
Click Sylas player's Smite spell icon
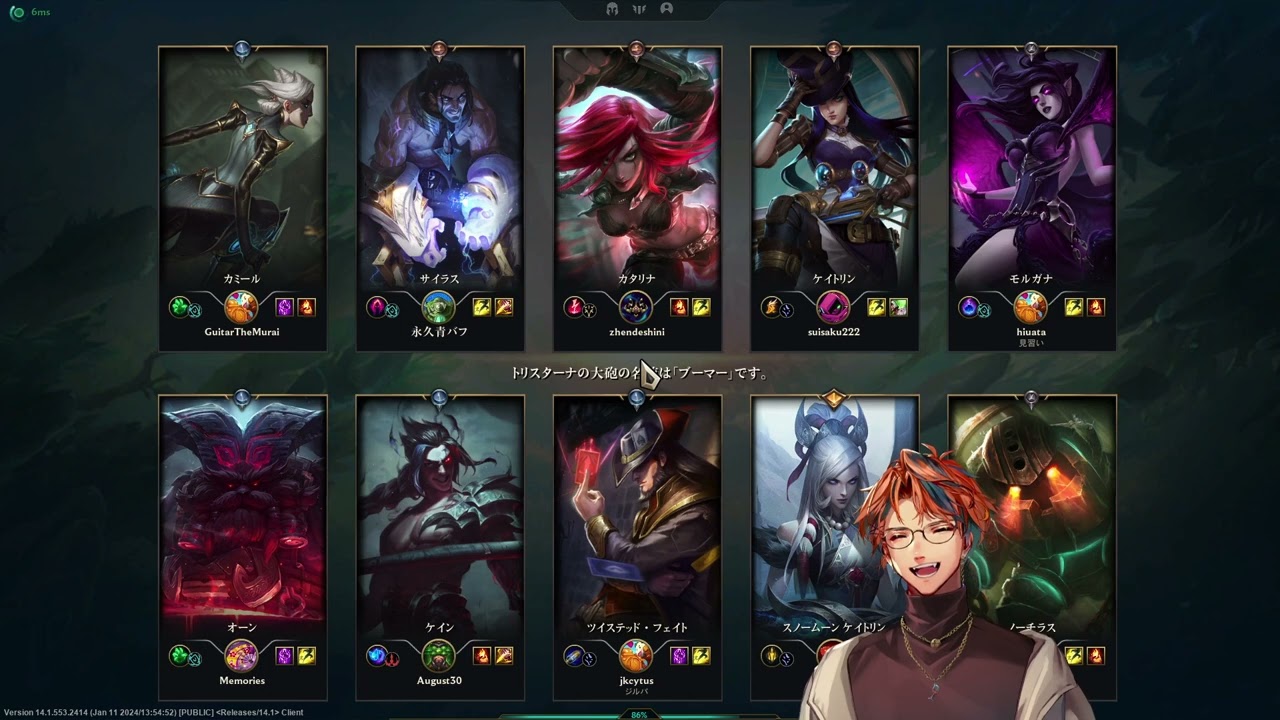pos(503,307)
